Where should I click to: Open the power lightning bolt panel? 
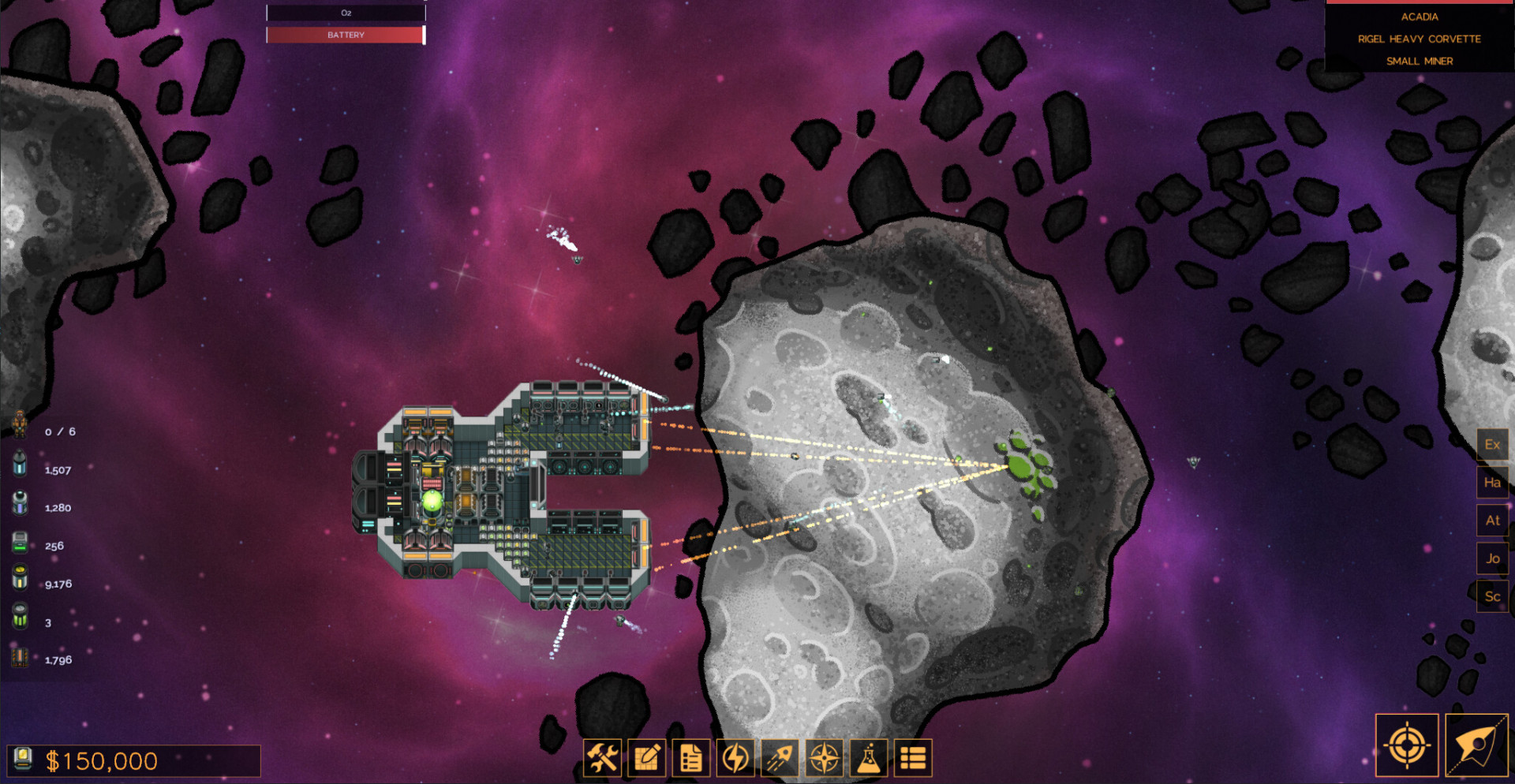point(735,759)
